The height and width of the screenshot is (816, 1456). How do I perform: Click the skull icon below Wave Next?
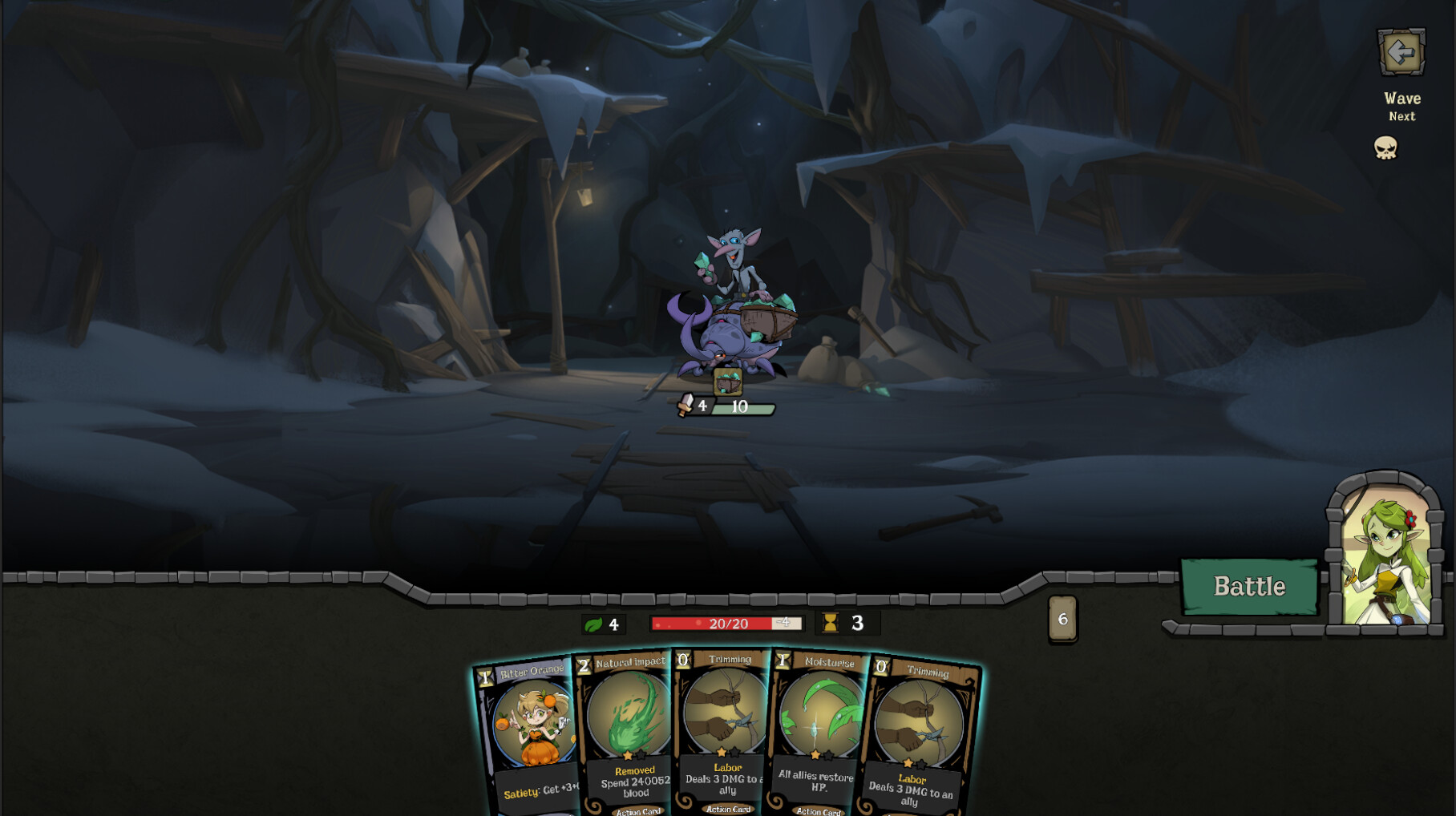(1386, 149)
